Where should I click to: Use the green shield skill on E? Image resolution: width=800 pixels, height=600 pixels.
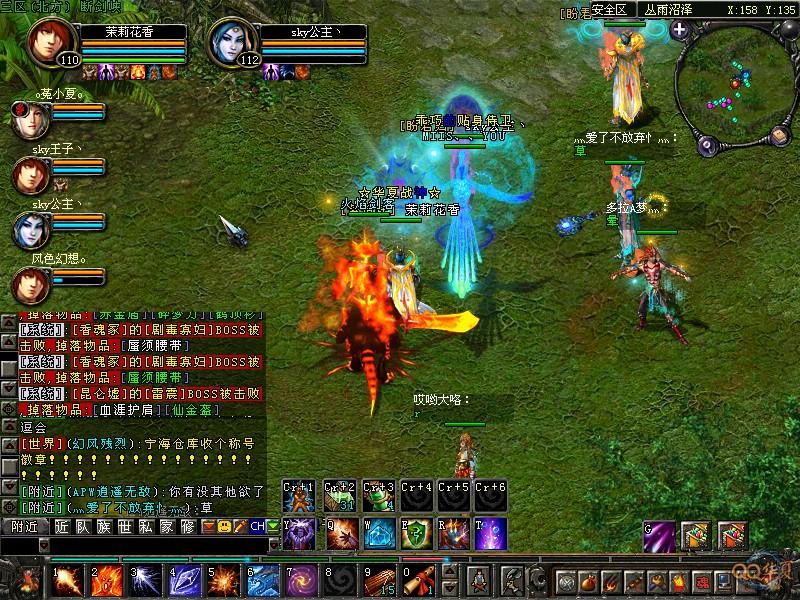(415, 535)
